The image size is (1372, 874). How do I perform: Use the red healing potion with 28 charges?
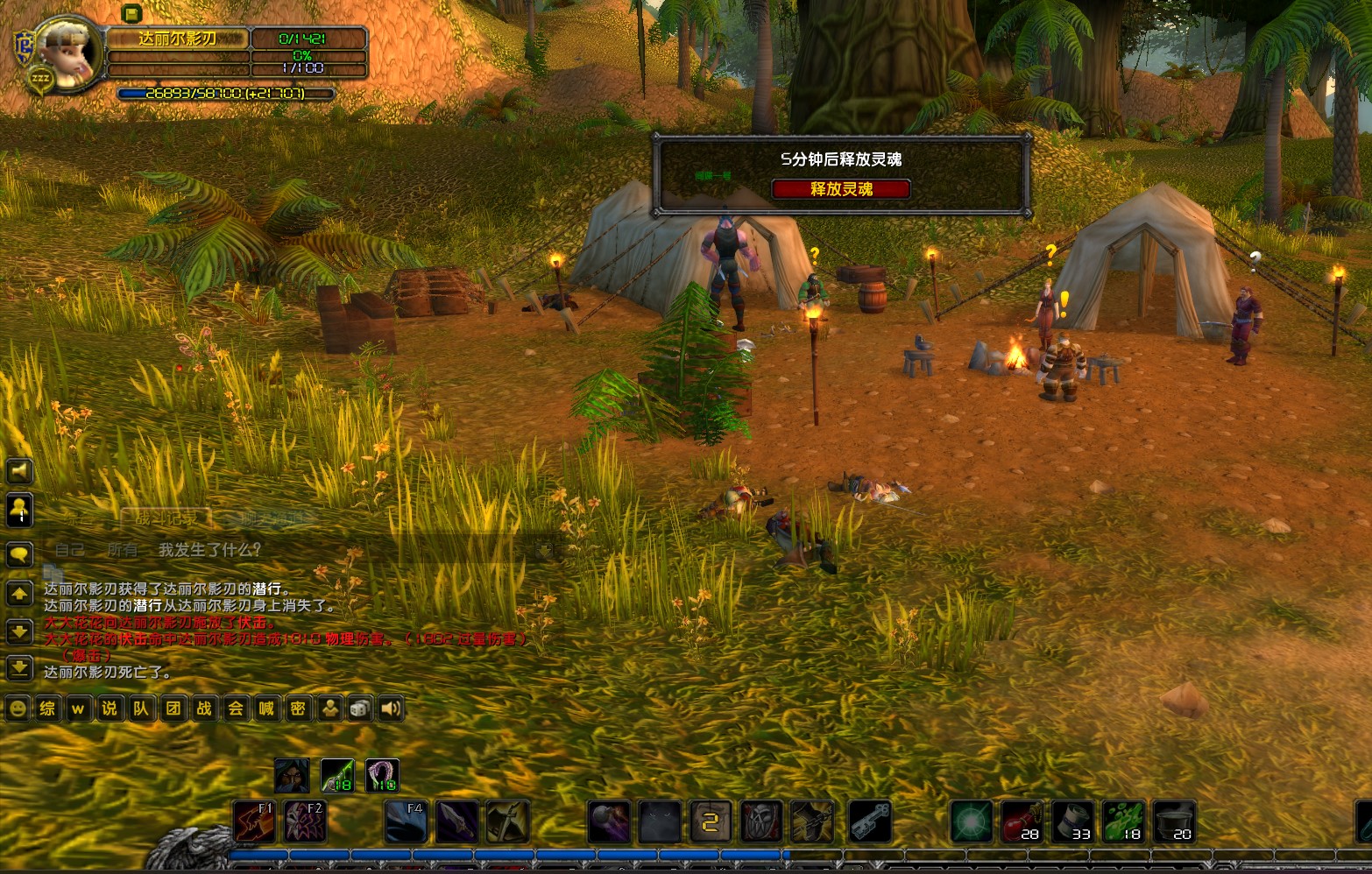tap(1022, 821)
